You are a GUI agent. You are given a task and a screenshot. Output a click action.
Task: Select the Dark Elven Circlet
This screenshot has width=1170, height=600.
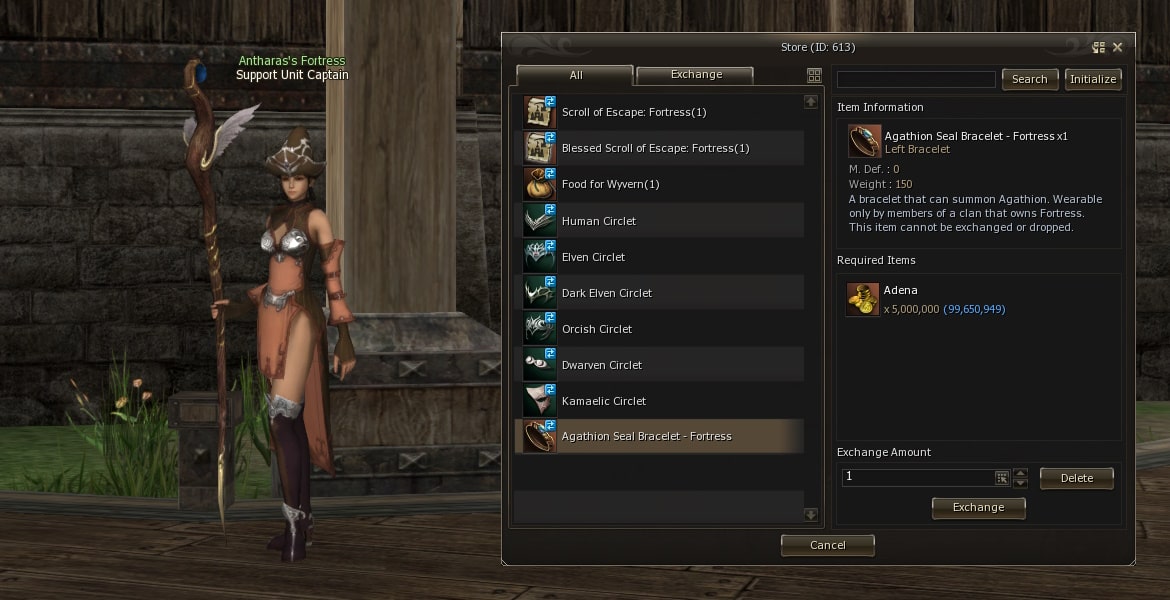(x=606, y=293)
